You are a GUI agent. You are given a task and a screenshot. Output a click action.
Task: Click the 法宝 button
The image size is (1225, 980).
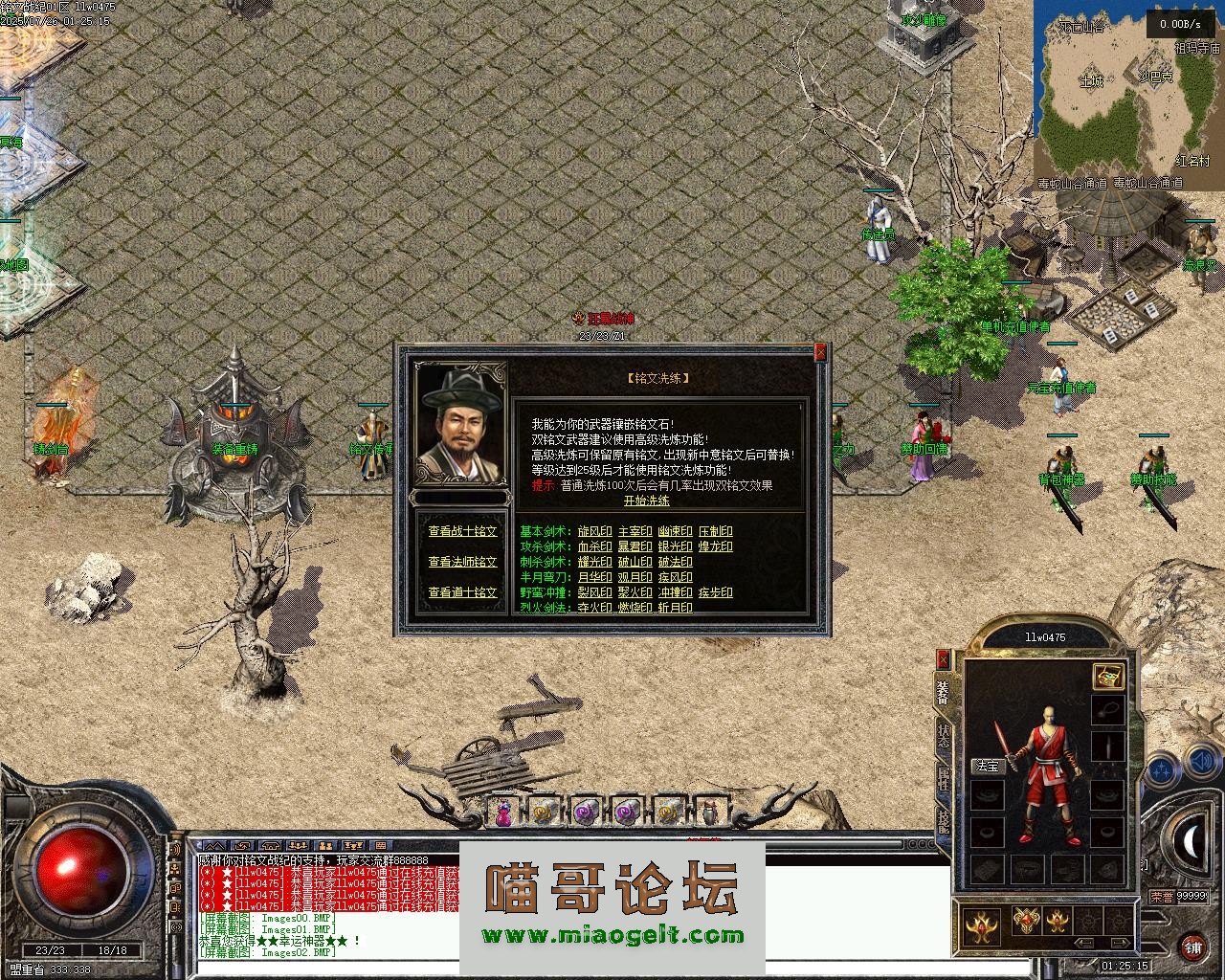pos(987,767)
